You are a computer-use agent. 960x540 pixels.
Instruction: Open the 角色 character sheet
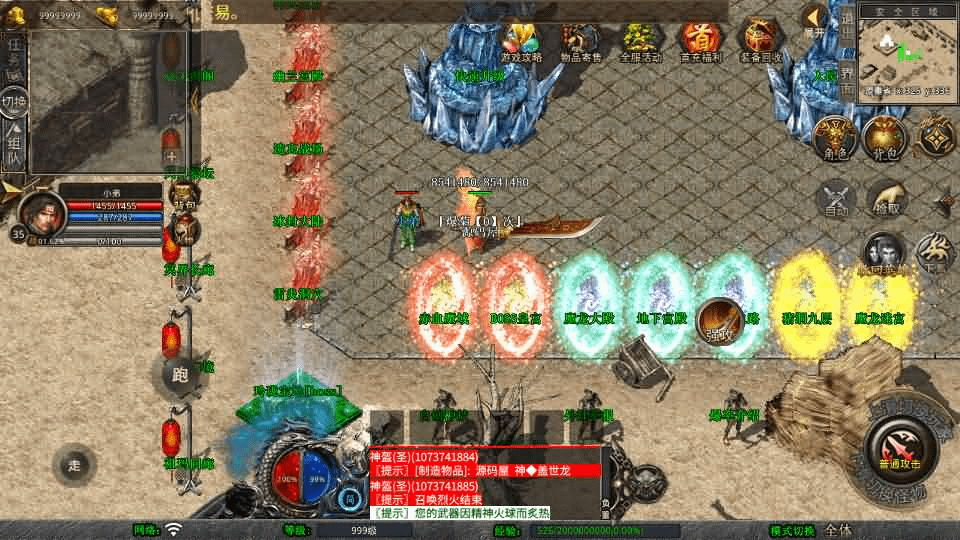click(x=832, y=137)
